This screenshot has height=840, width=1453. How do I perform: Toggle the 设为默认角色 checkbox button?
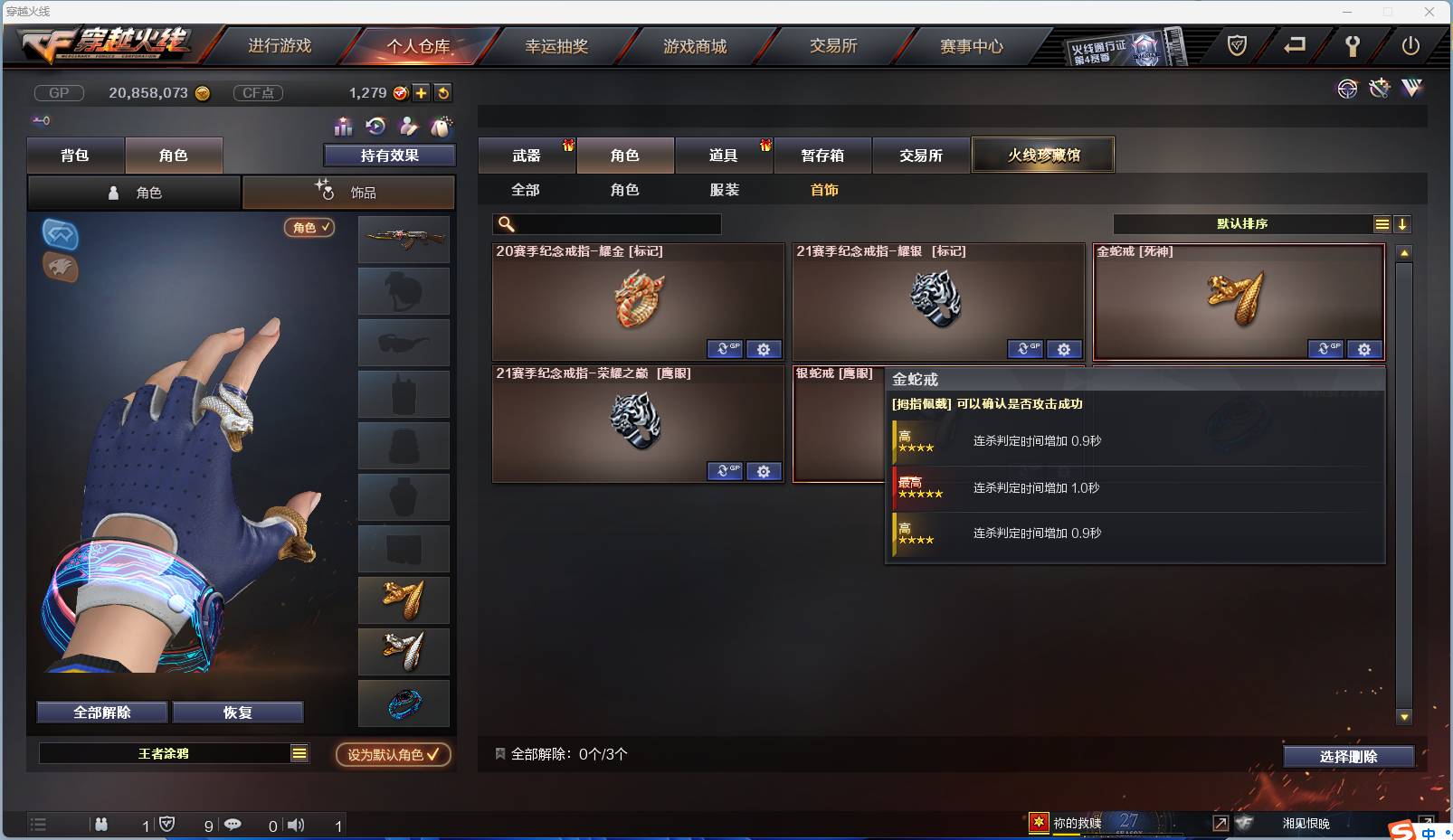[x=393, y=755]
